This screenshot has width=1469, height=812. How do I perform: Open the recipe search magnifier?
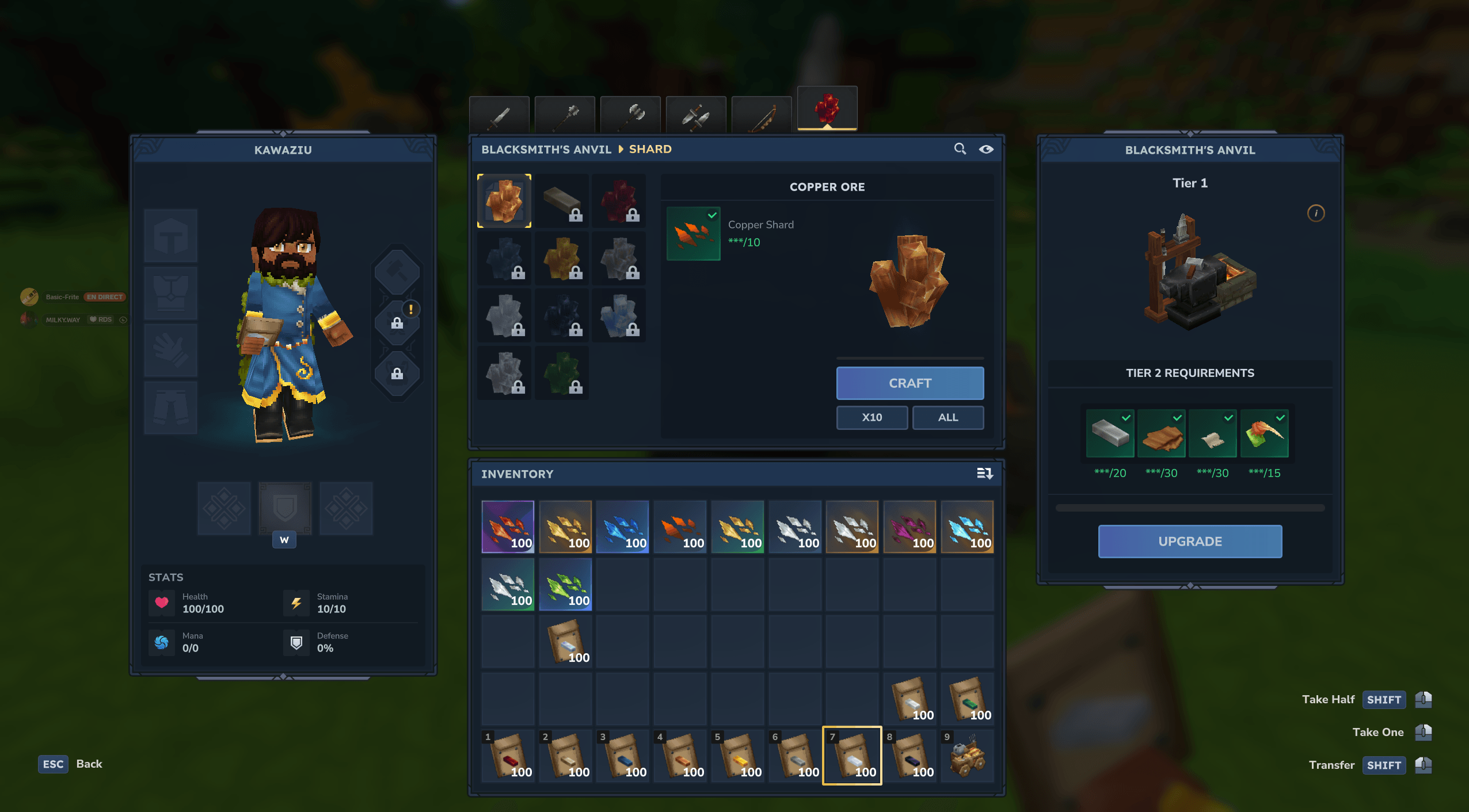point(960,149)
